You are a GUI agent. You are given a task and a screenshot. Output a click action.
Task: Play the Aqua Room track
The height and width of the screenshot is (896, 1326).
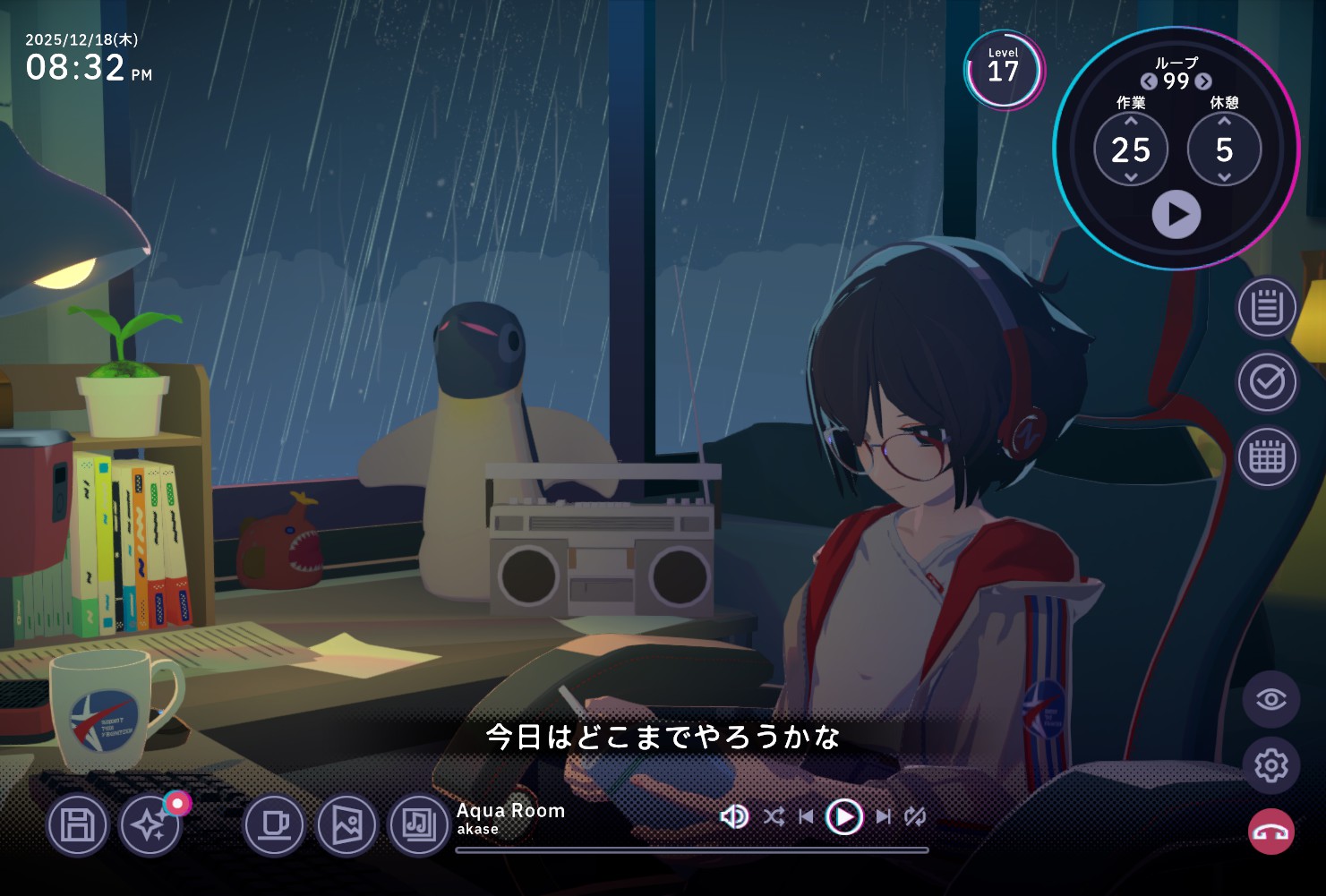(x=843, y=816)
